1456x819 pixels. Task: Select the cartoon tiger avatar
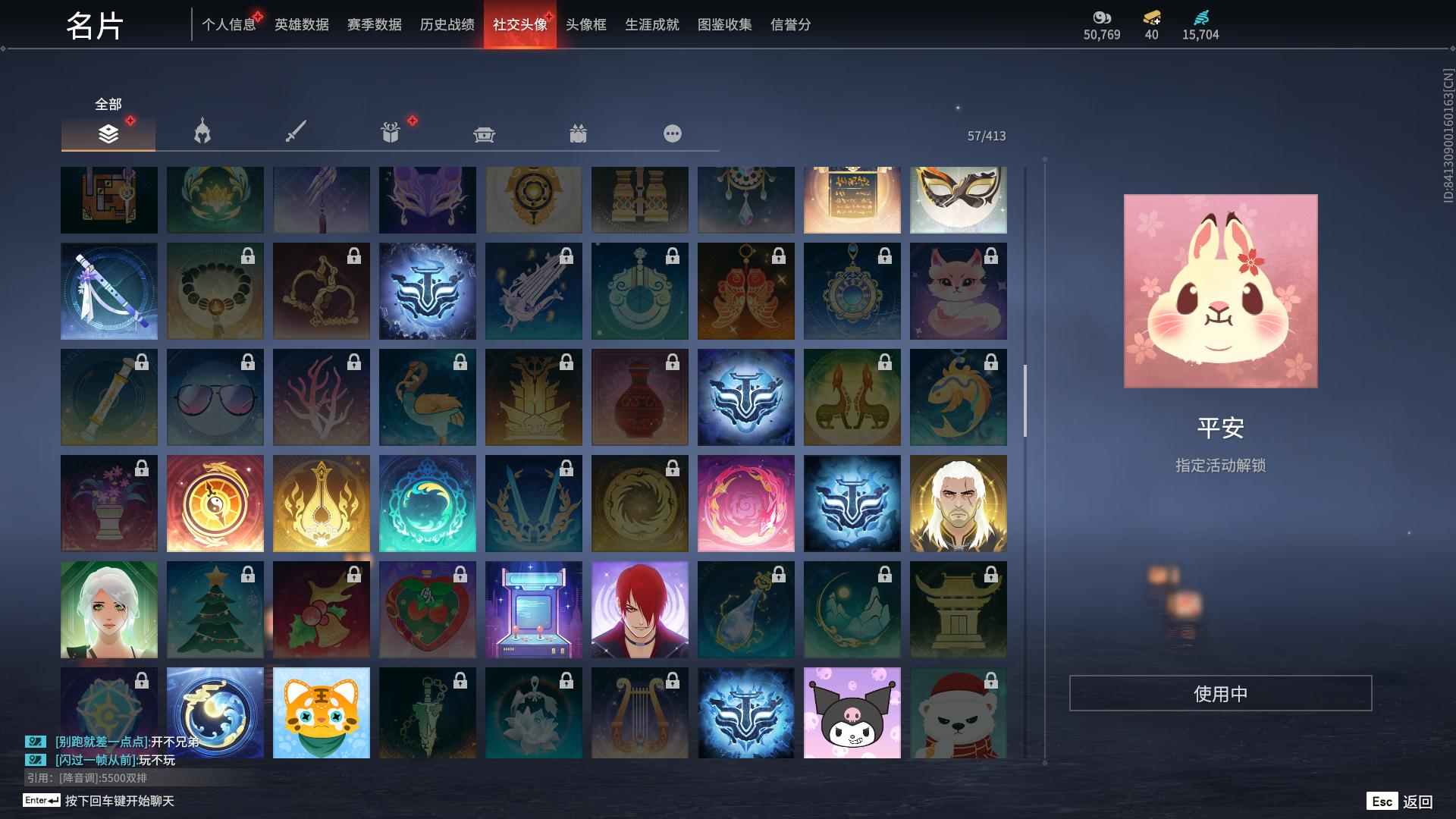click(x=322, y=713)
